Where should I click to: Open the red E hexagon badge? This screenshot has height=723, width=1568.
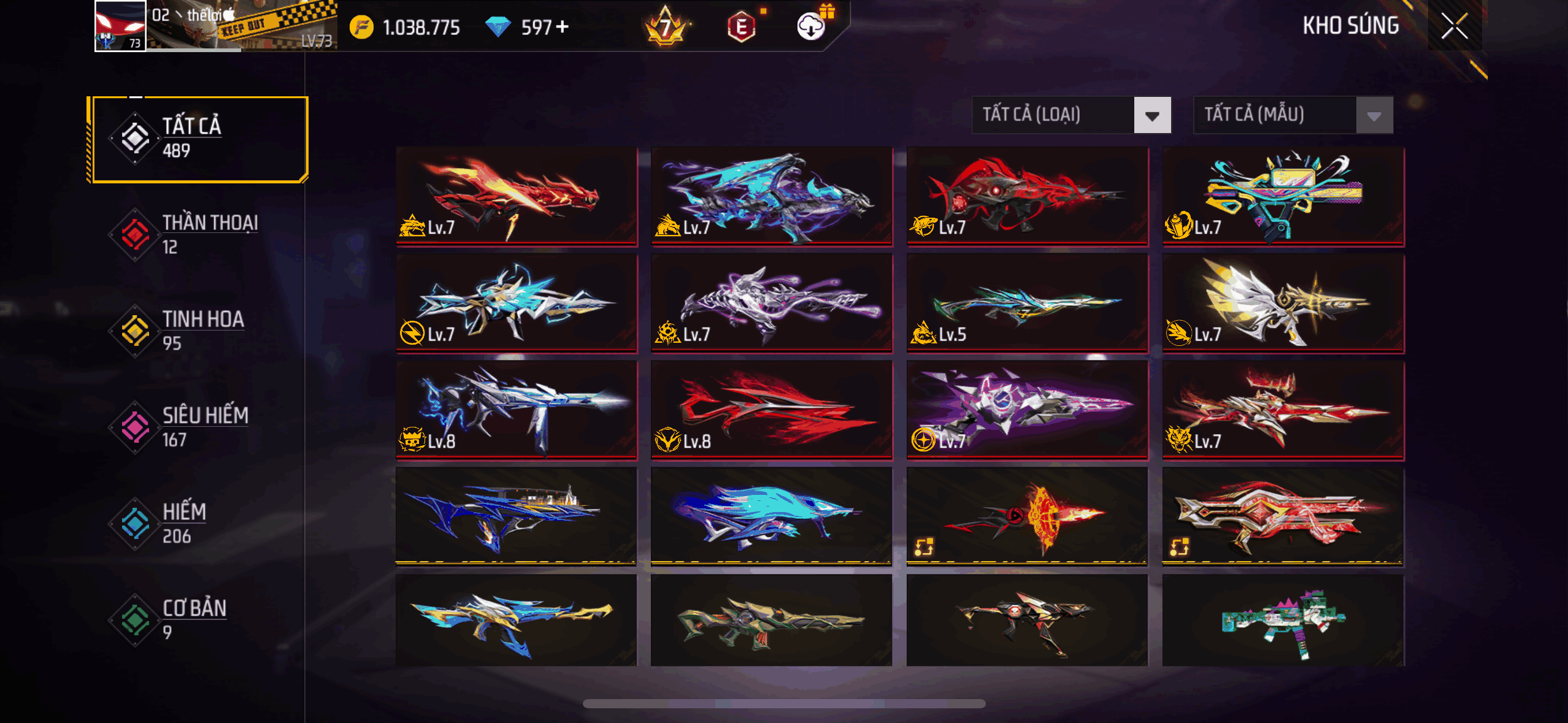(741, 27)
